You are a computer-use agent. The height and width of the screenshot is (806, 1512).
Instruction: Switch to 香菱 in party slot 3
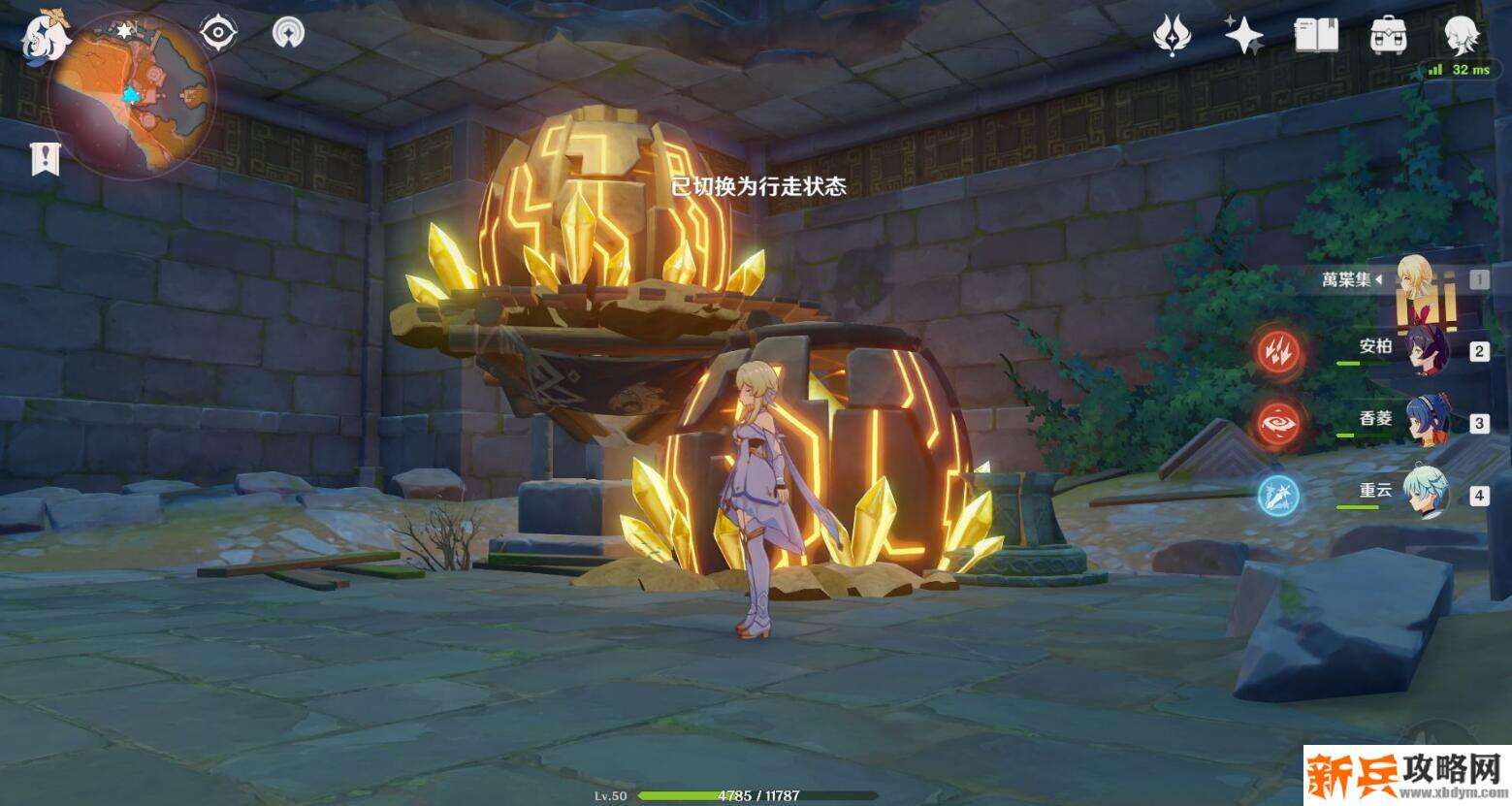1427,419
